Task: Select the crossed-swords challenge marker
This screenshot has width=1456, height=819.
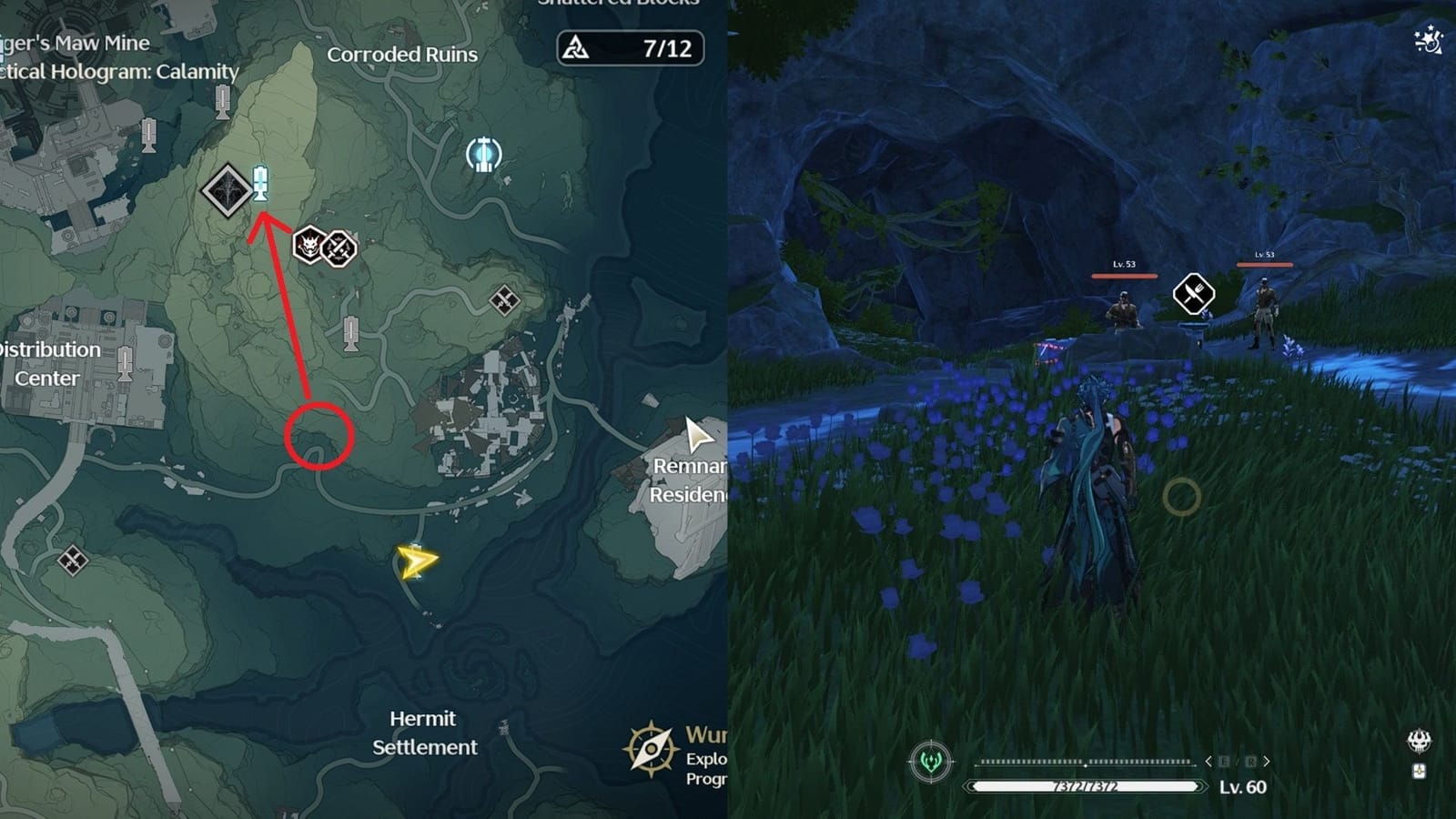Action: coord(338,246)
